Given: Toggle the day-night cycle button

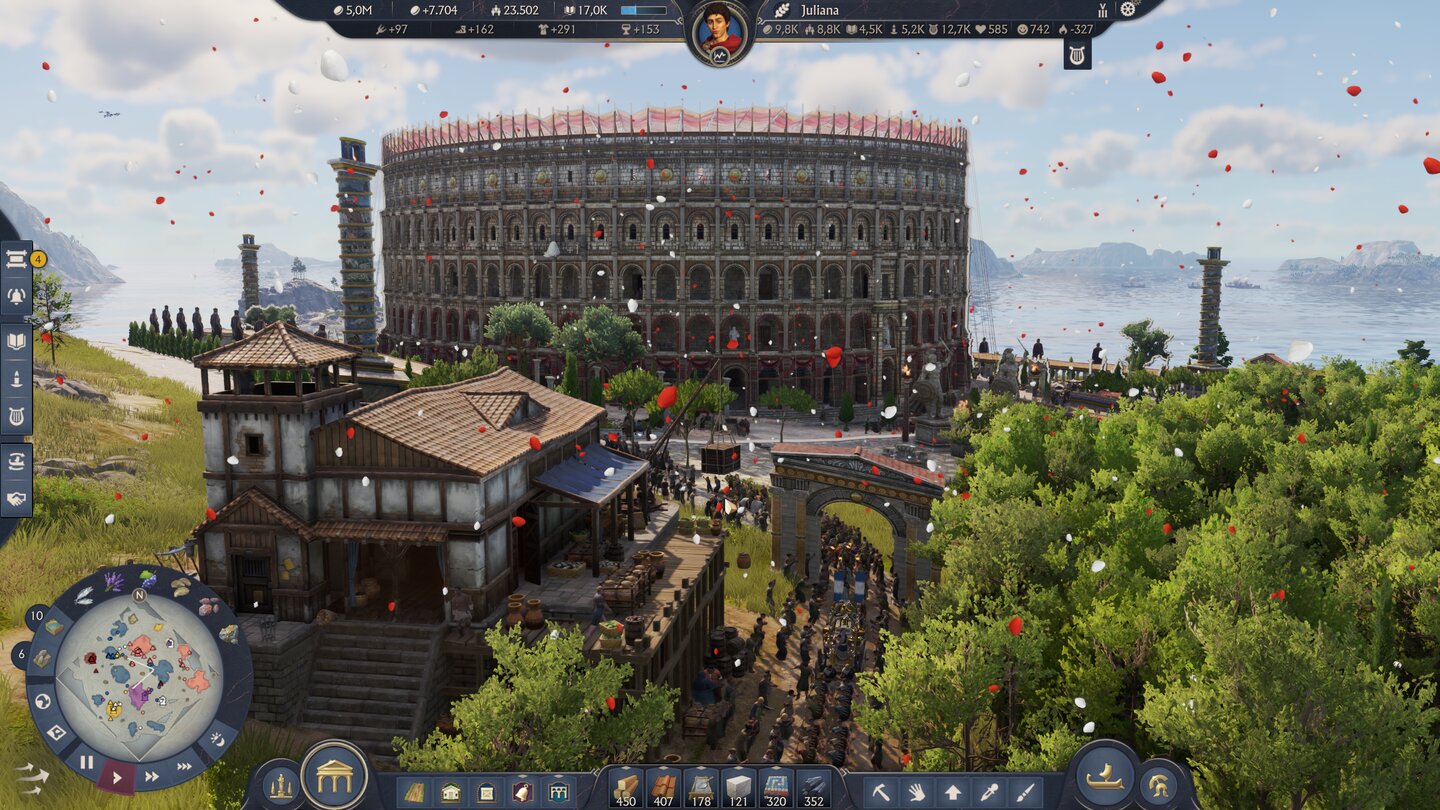Looking at the screenshot, I should click(218, 739).
